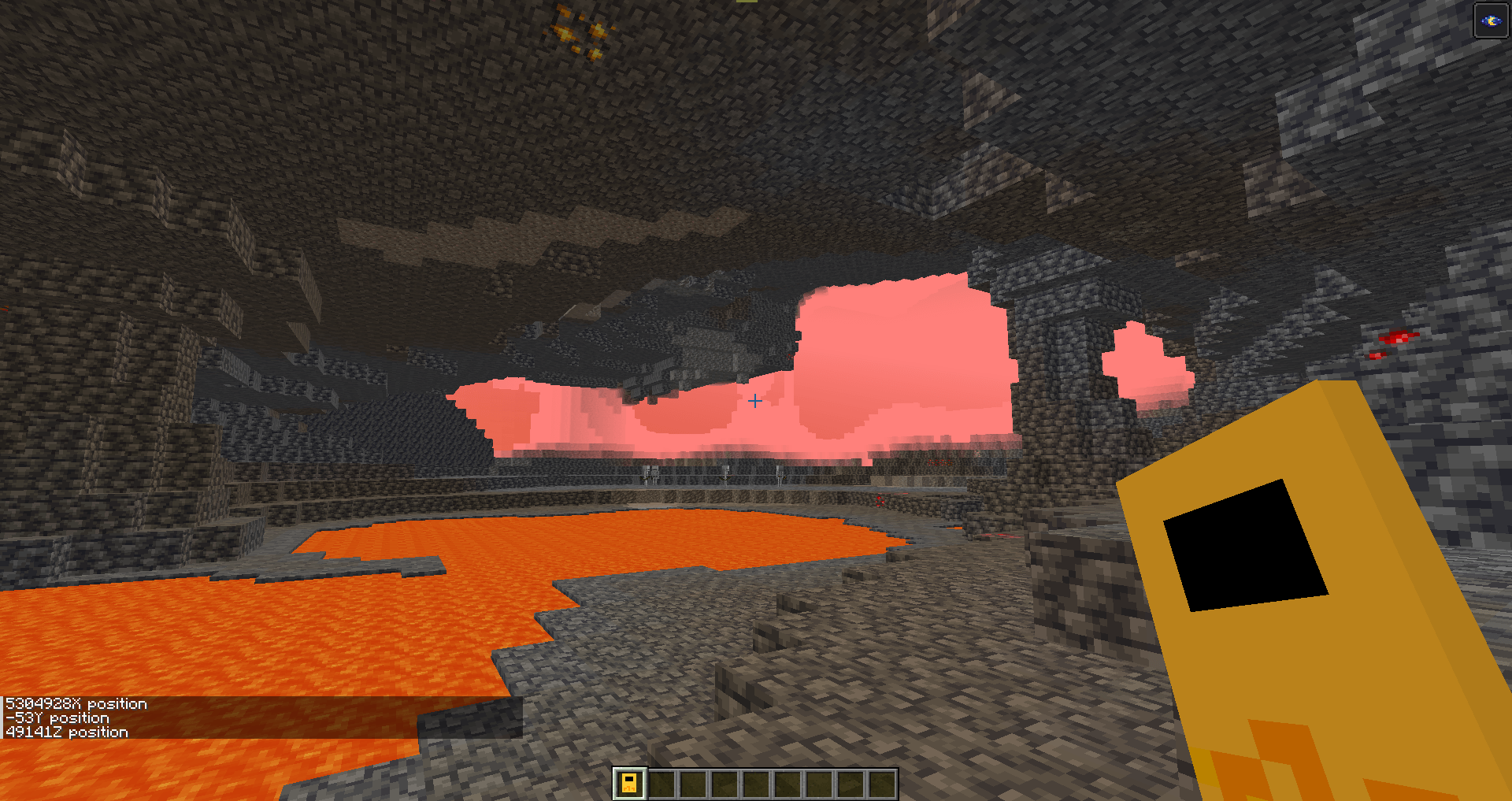Click the second hotbar slot
1512x801 pixels.
663,784
